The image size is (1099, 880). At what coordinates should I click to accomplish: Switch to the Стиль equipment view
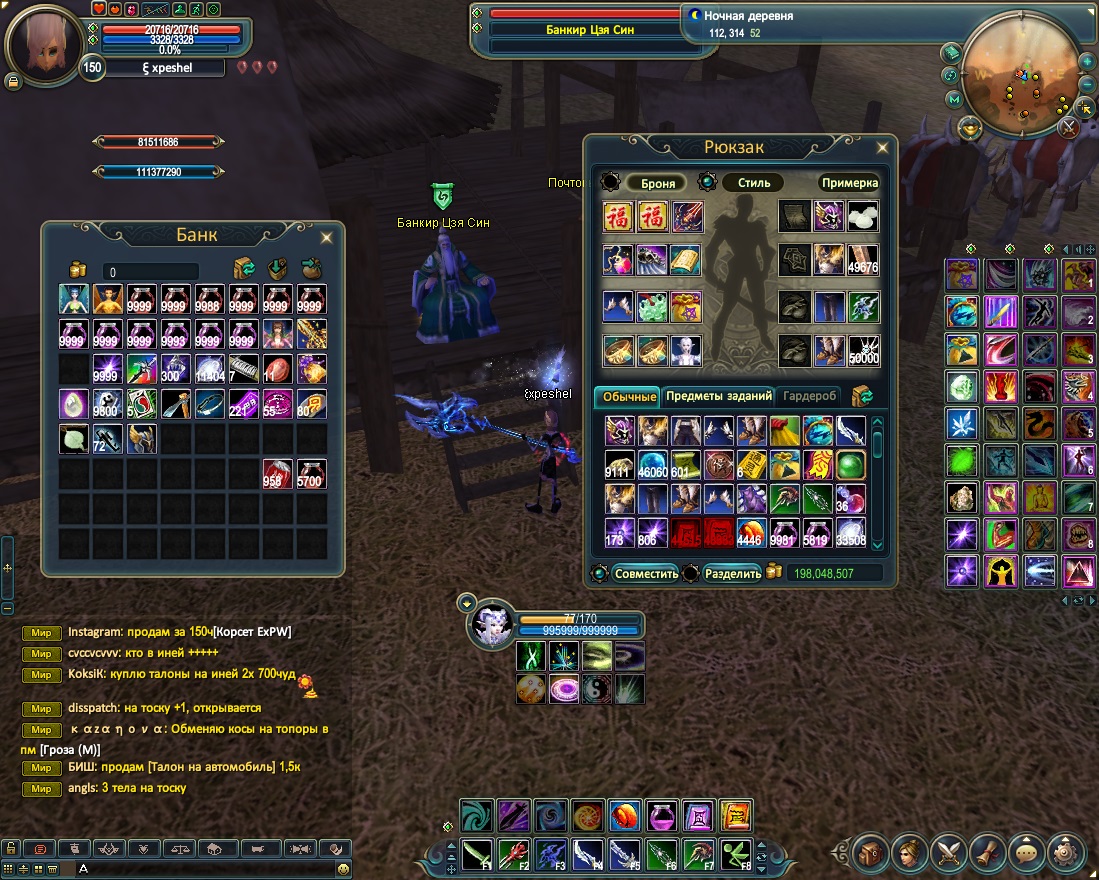pyautogui.click(x=753, y=183)
